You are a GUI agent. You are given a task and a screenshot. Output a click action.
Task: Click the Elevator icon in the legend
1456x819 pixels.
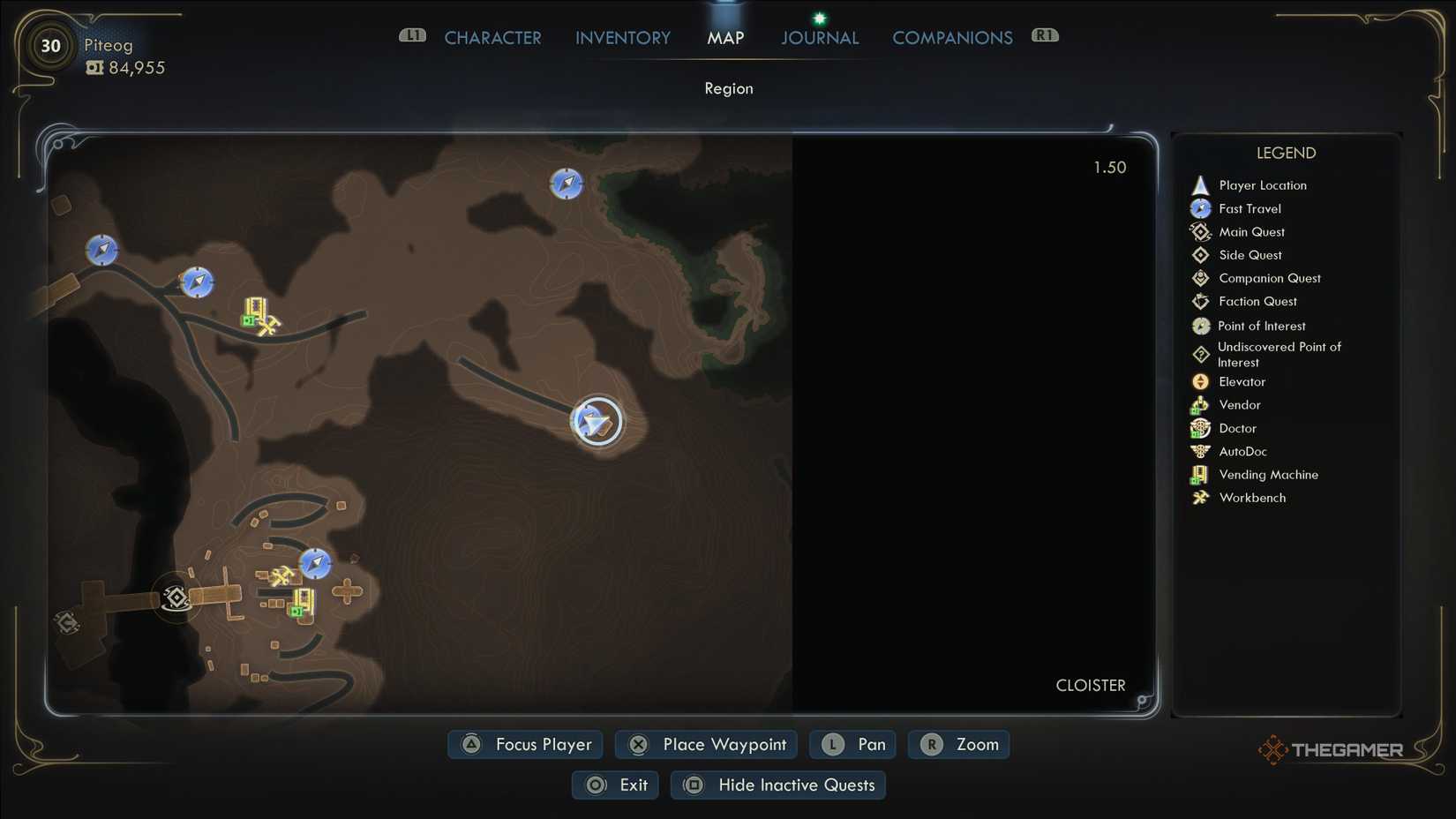(1200, 381)
